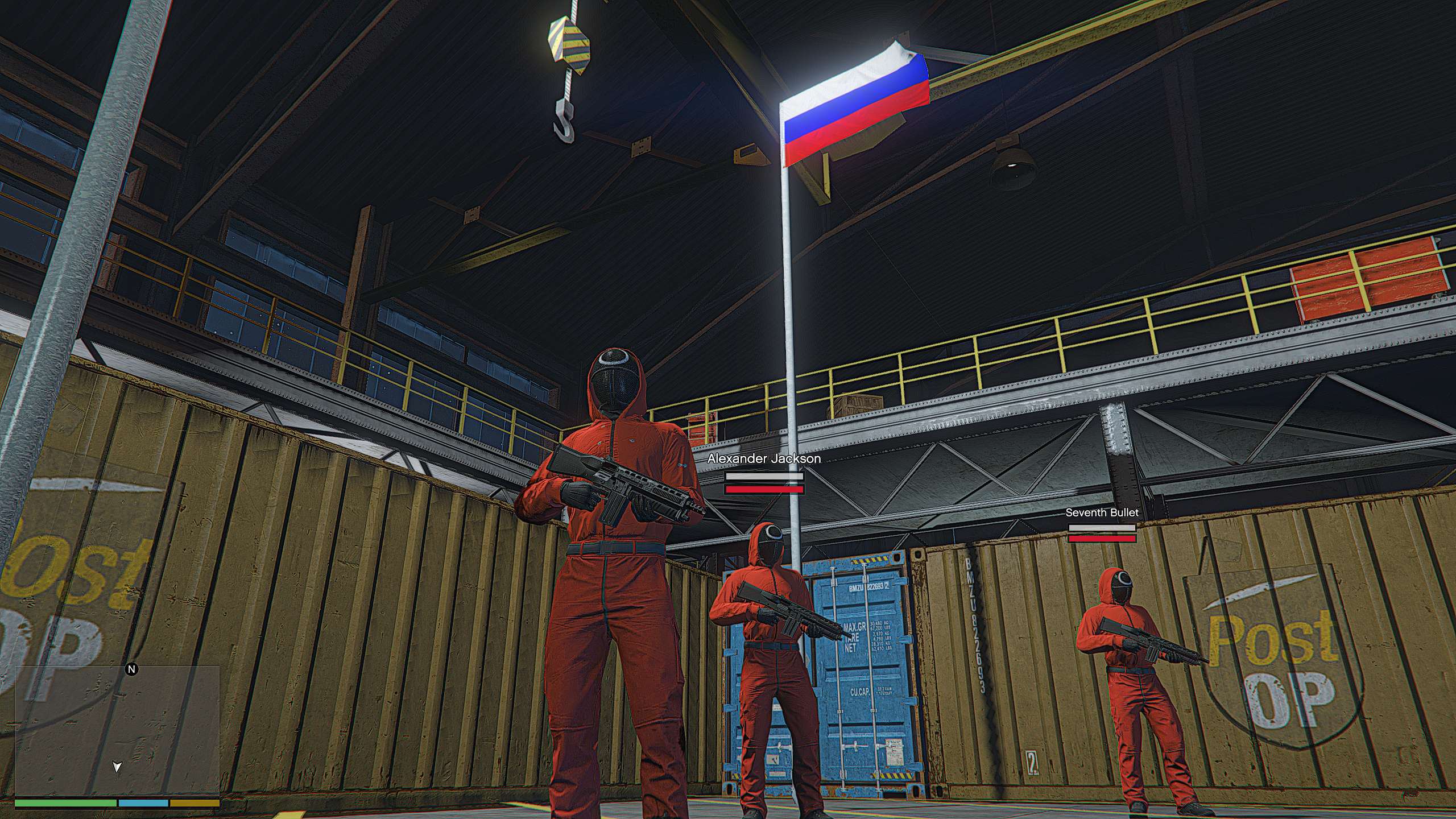This screenshot has height=819, width=1456.
Task: Select the player arrow on the minimap
Action: coord(117,767)
